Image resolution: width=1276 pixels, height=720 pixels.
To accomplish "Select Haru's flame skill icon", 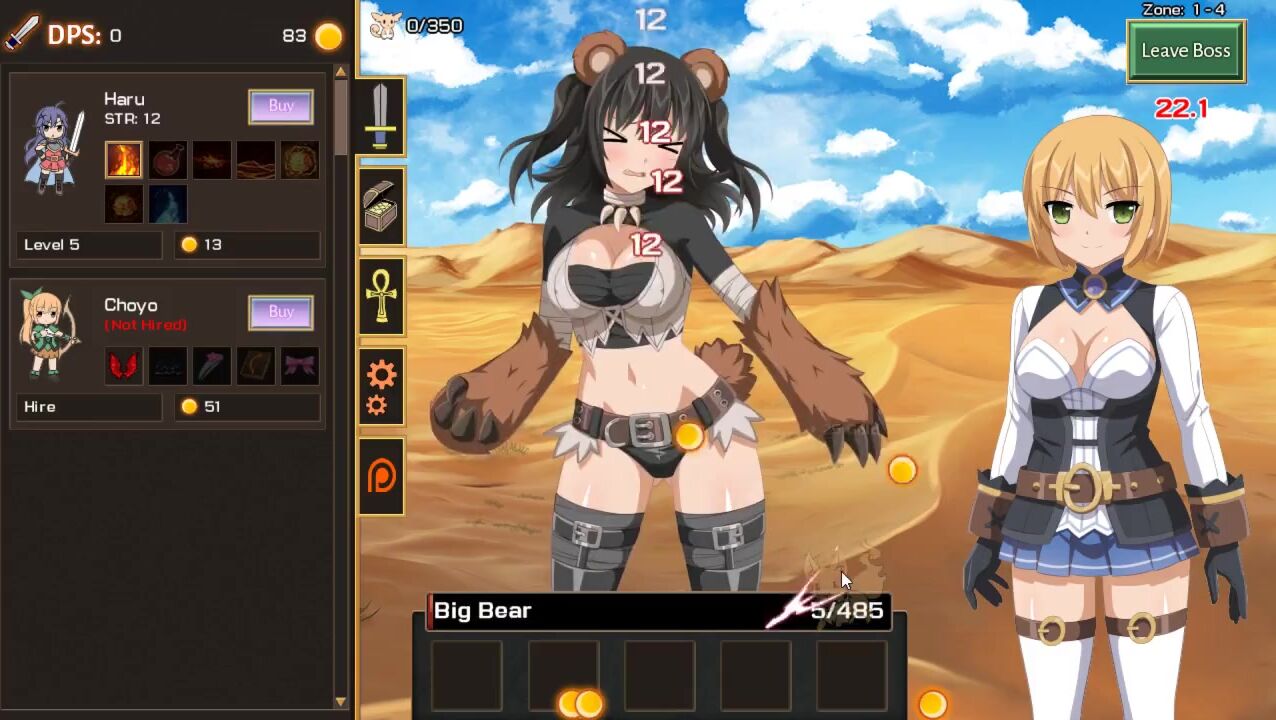I will click(124, 160).
